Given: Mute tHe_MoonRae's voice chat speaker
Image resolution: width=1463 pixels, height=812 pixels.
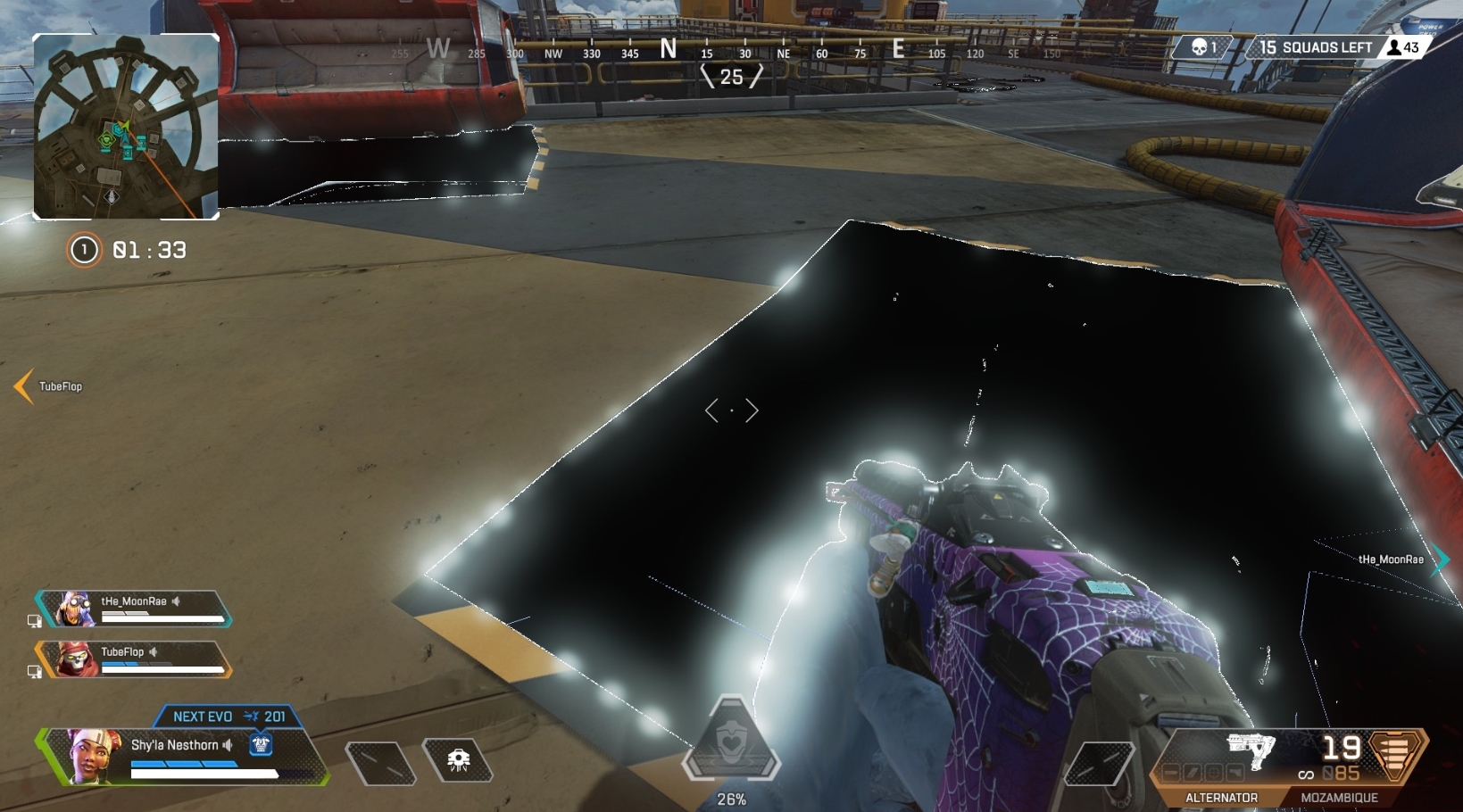Looking at the screenshot, I should tap(178, 601).
